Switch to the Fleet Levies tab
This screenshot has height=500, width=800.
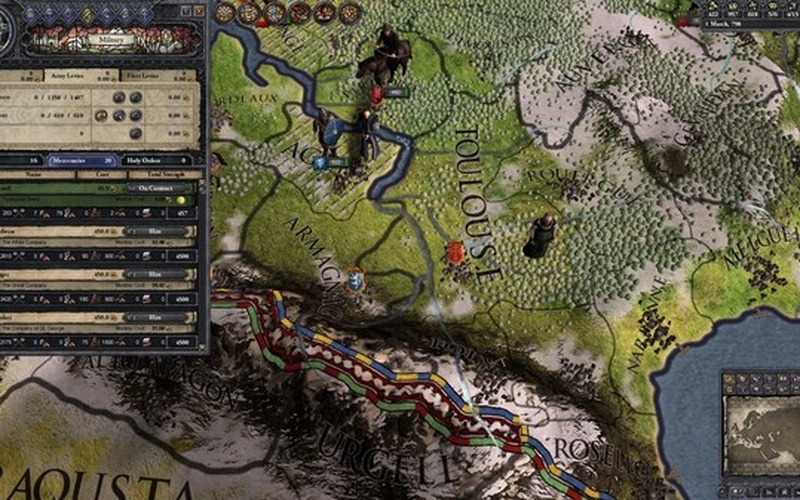click(x=146, y=74)
